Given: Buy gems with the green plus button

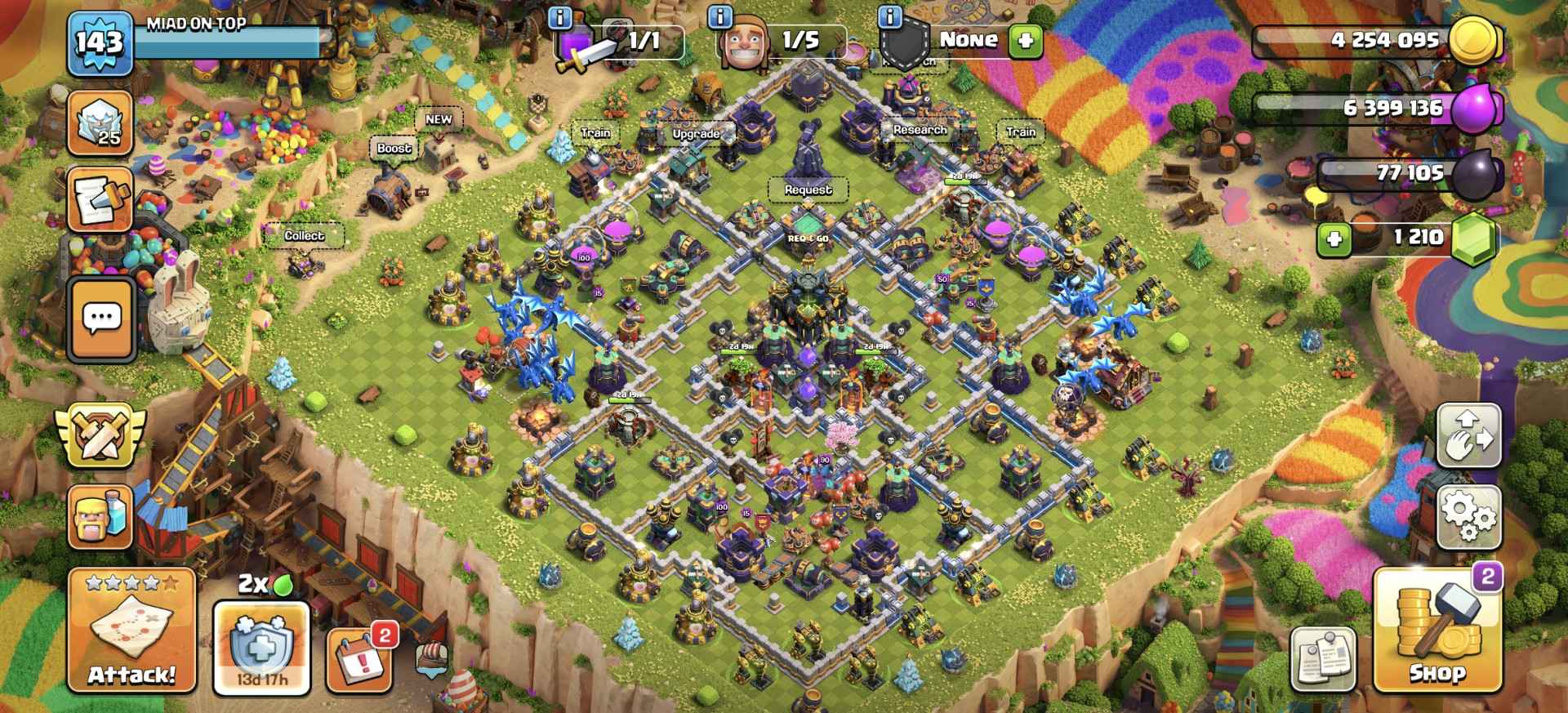Looking at the screenshot, I should point(1334,238).
